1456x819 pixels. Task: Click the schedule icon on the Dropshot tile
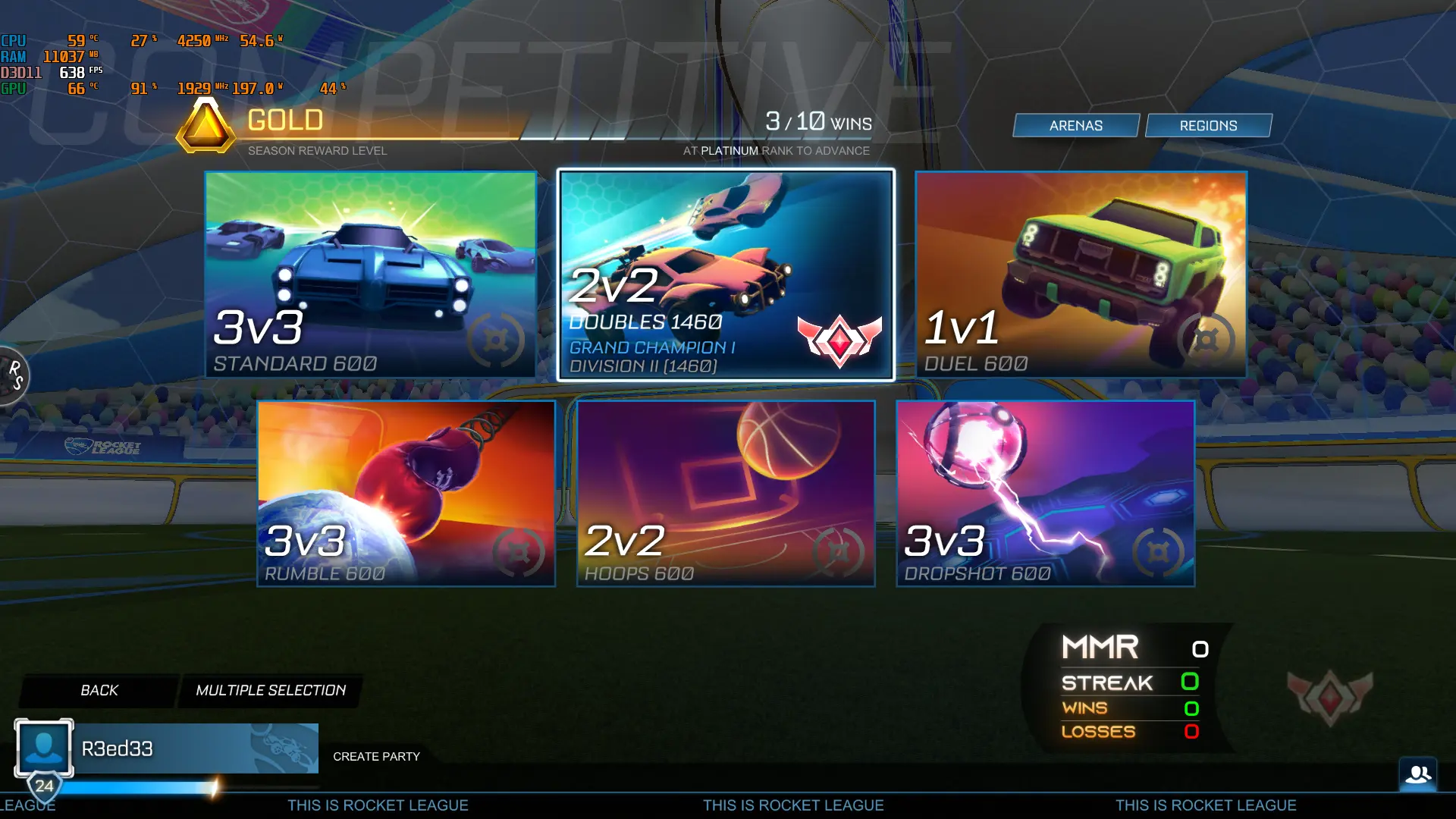pos(1158,551)
